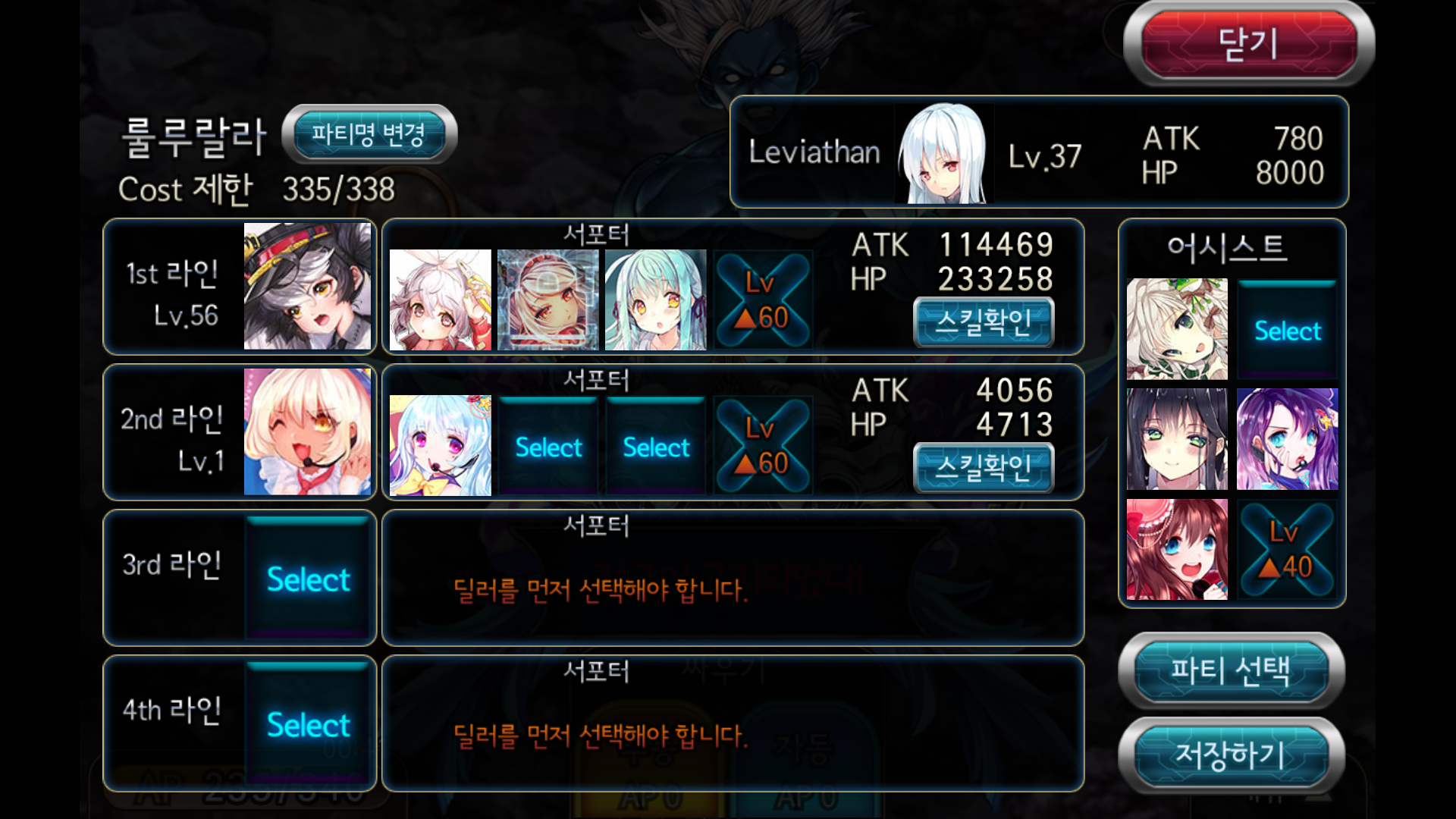Select a dealer for the 4th 라인

(308, 725)
